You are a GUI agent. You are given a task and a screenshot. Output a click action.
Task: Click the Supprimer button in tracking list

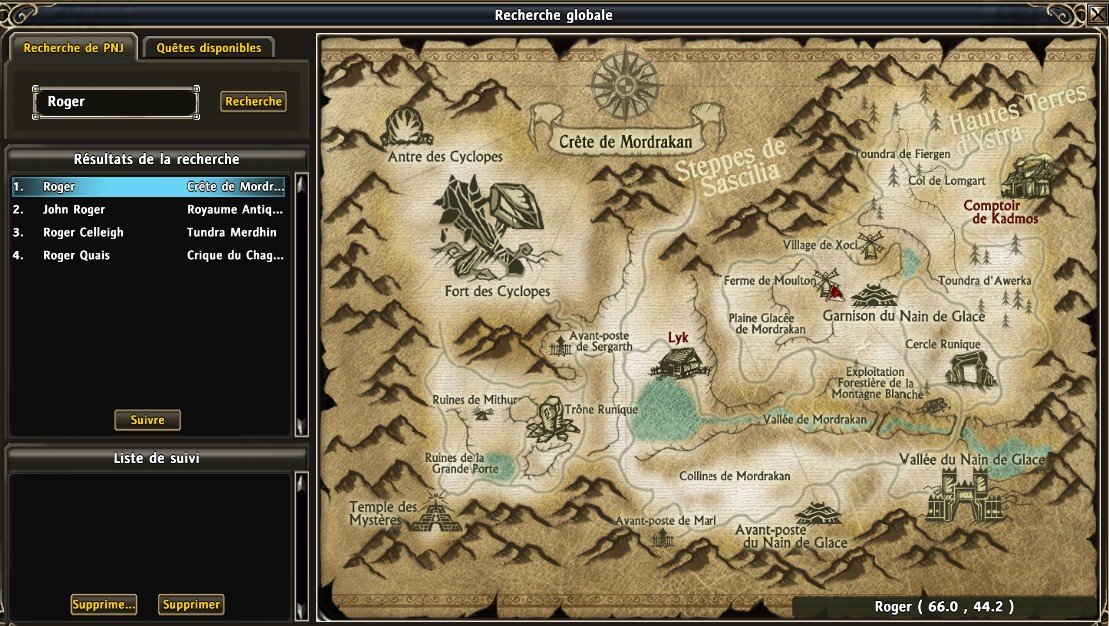(x=191, y=605)
